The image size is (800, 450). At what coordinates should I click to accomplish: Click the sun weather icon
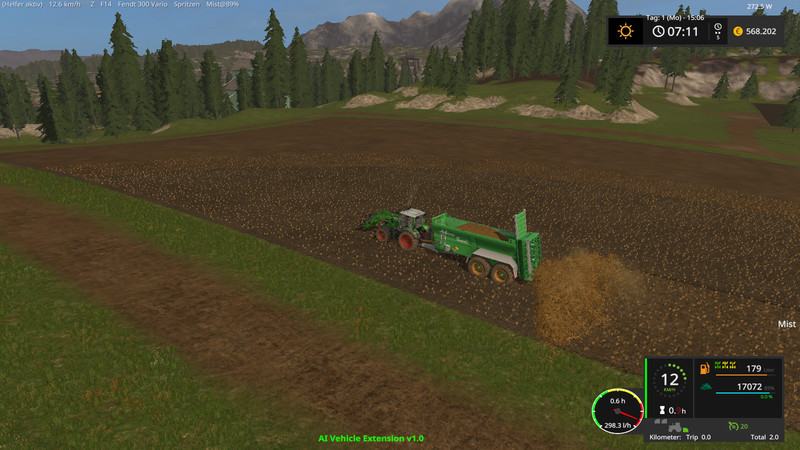pos(626,30)
